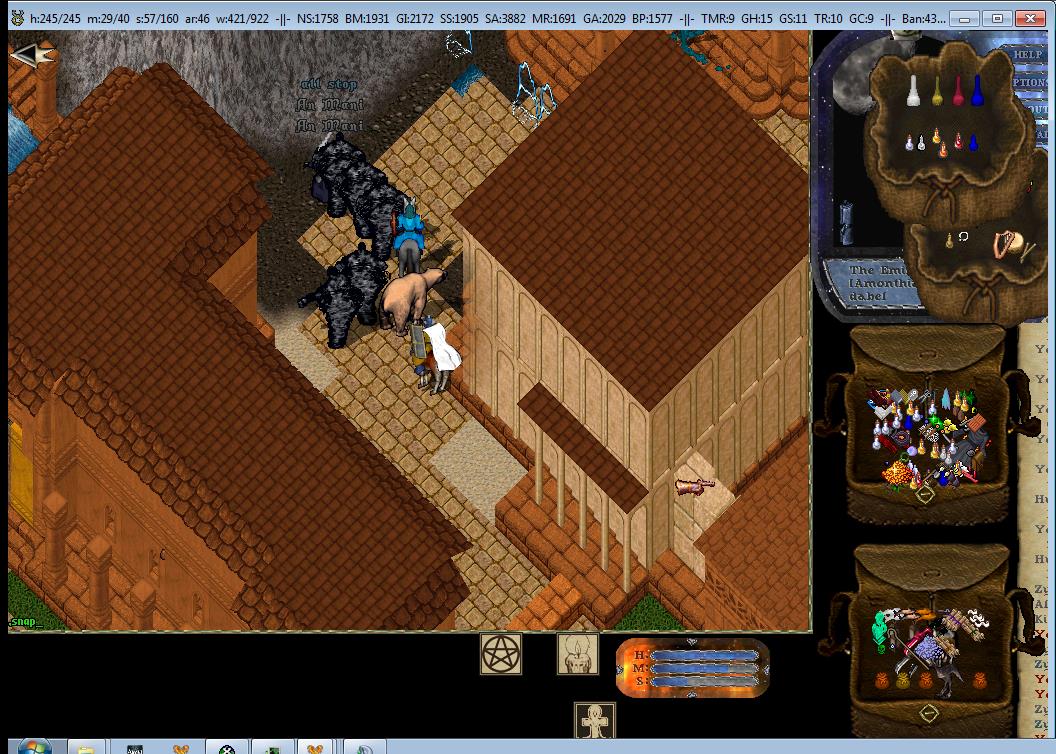Choose the tall red bottle in the pouch
The height and width of the screenshot is (754, 1056).
959,92
